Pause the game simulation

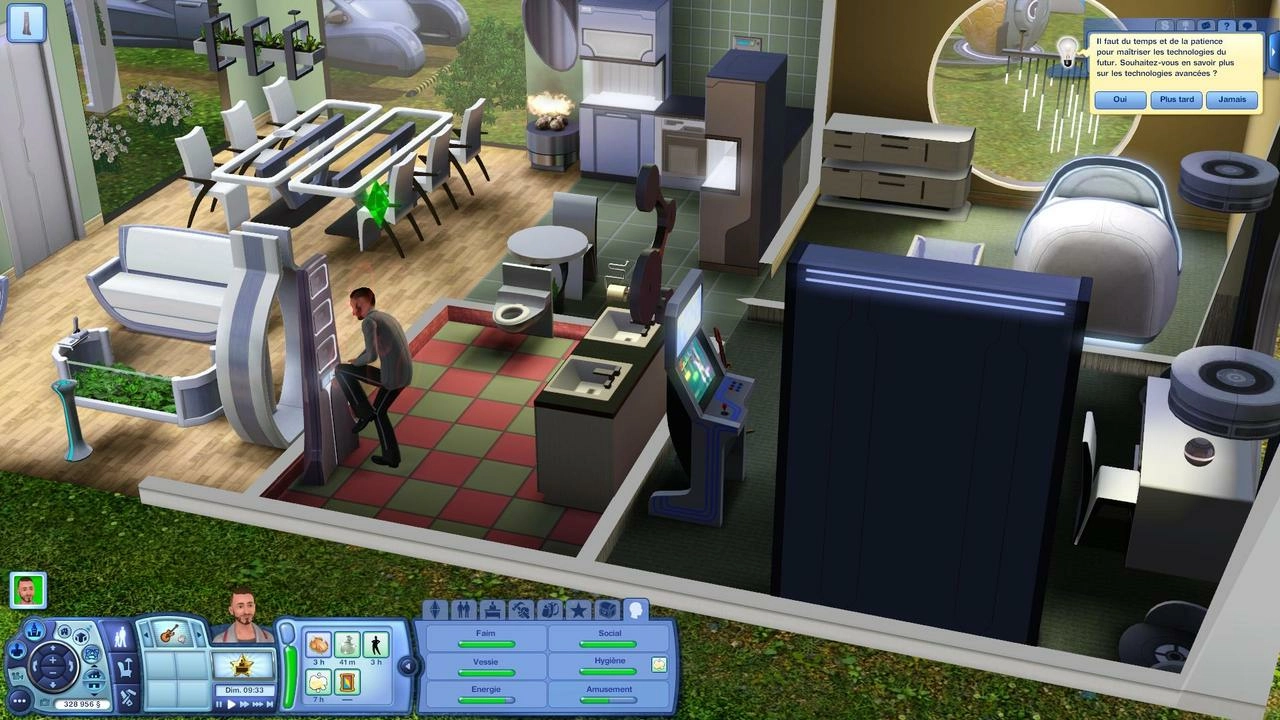[219, 704]
